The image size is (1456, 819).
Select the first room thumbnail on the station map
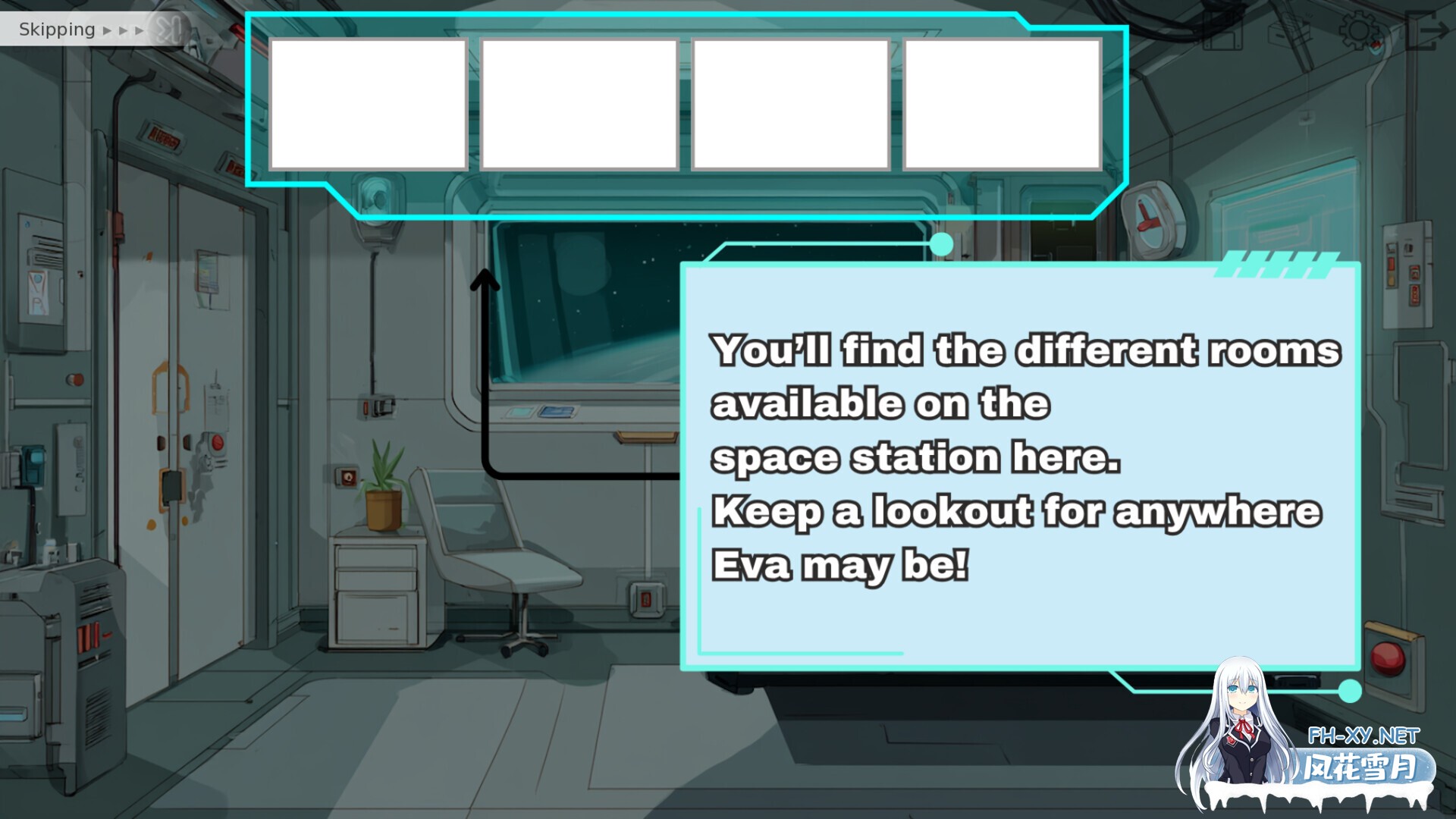[369, 102]
